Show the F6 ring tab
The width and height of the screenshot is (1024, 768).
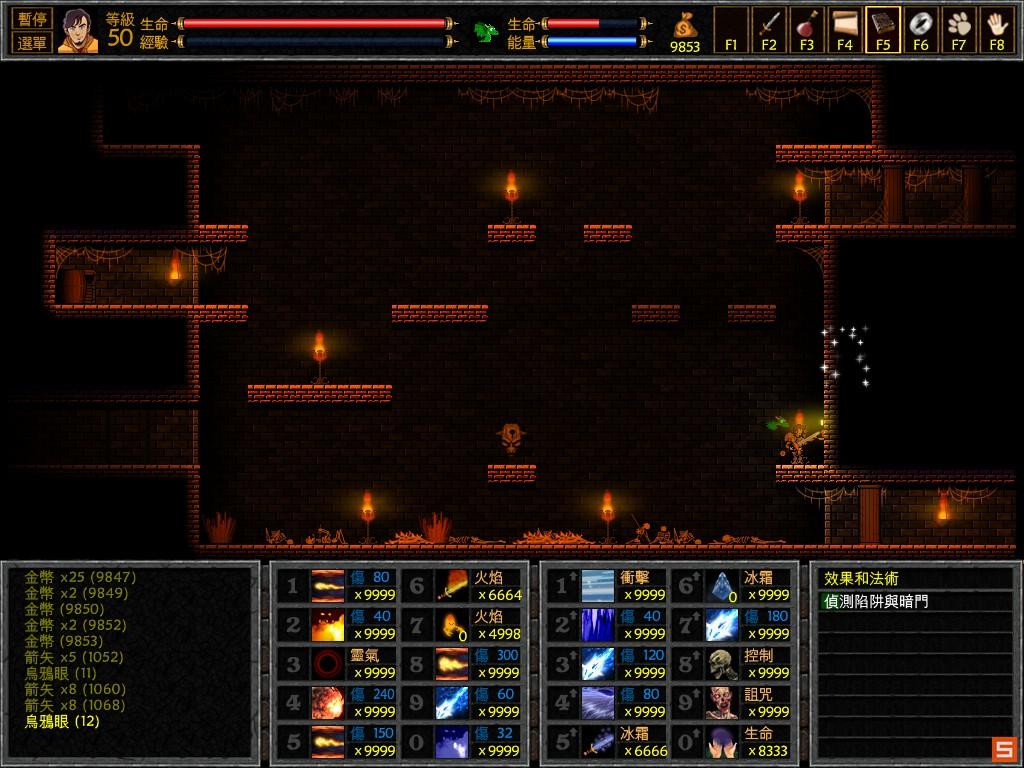point(921,29)
